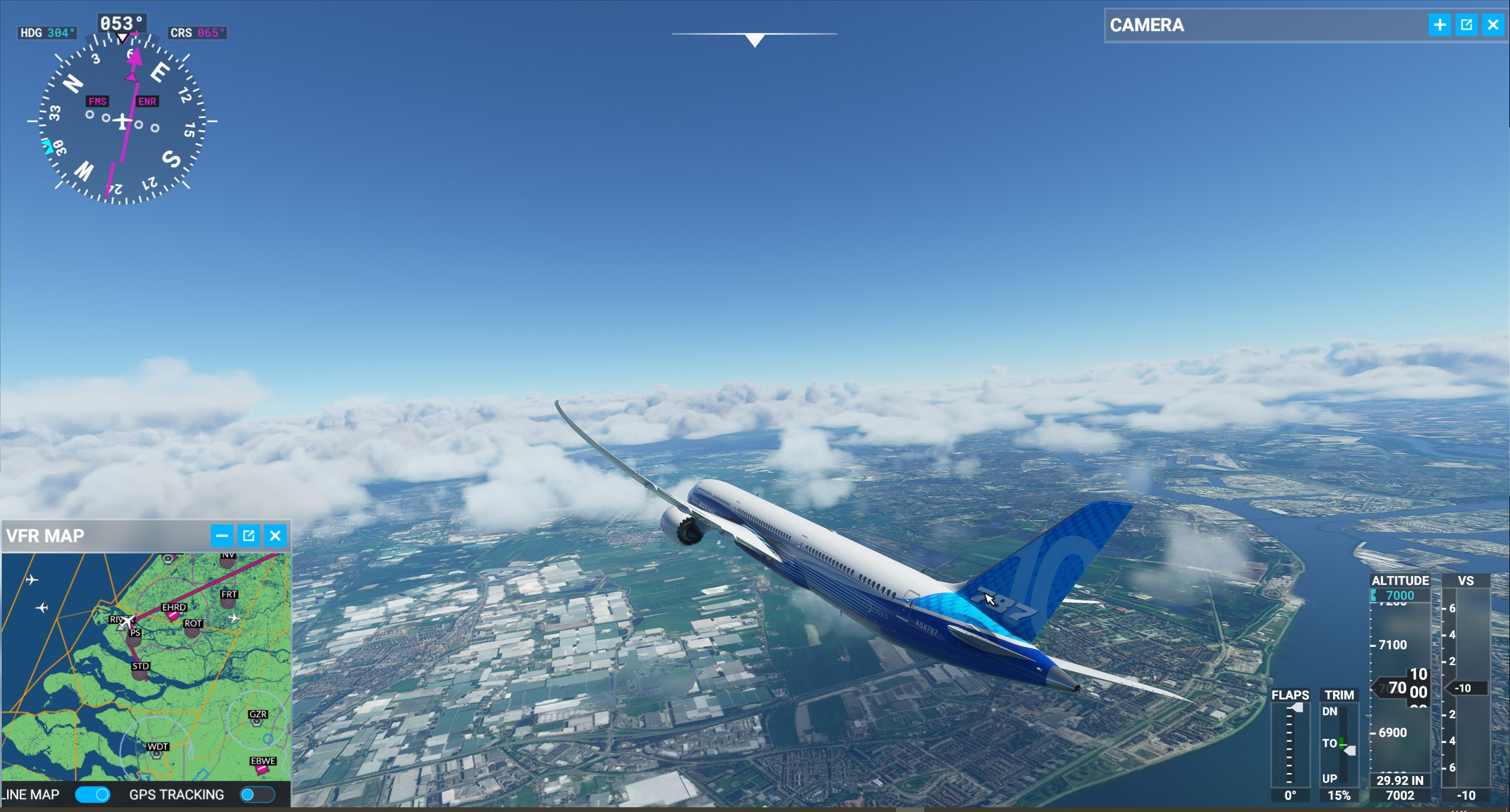Close the VFR Map panel
This screenshot has width=1510, height=812.
click(275, 535)
